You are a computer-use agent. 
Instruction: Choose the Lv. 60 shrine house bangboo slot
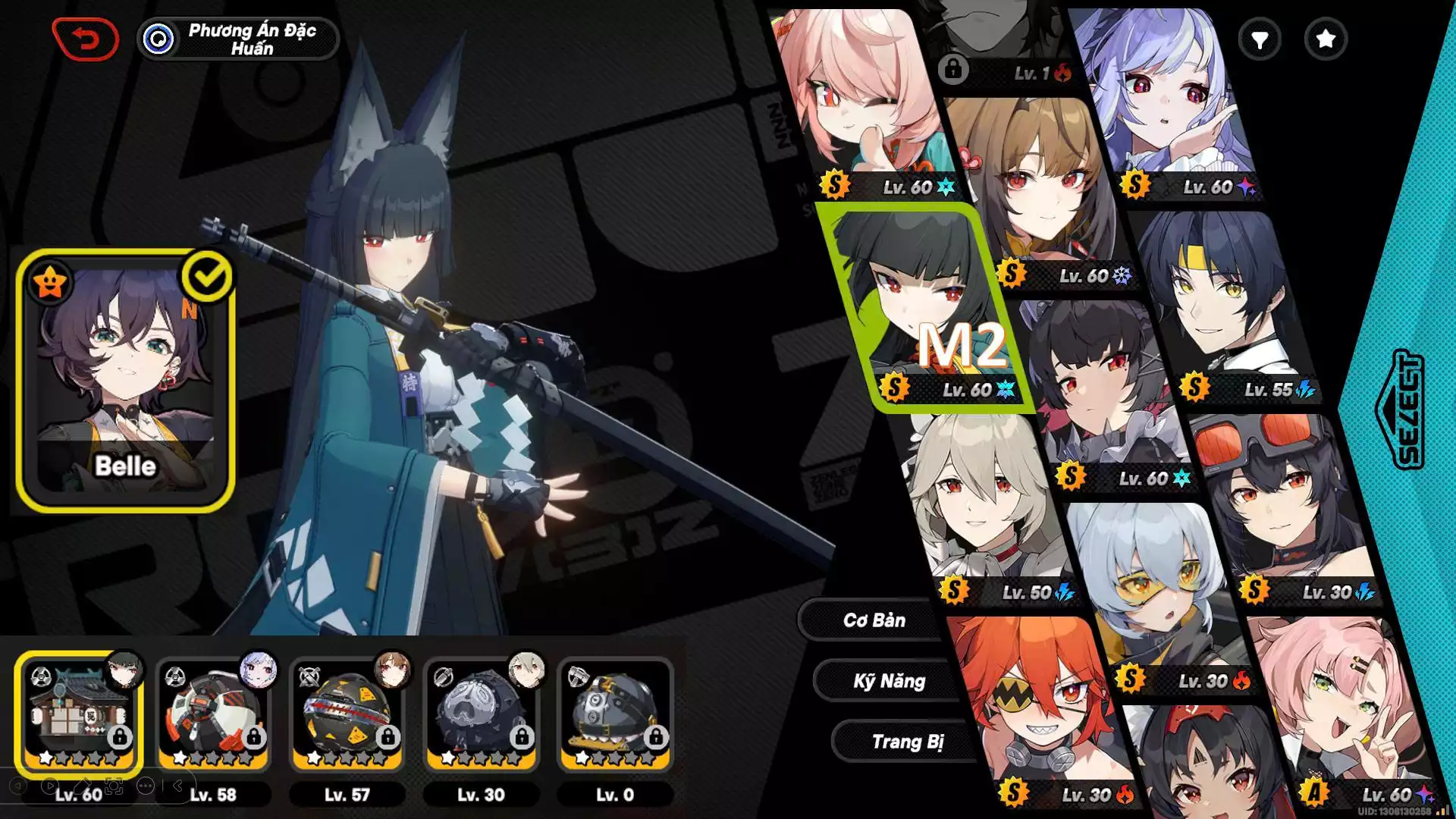[x=79, y=714]
